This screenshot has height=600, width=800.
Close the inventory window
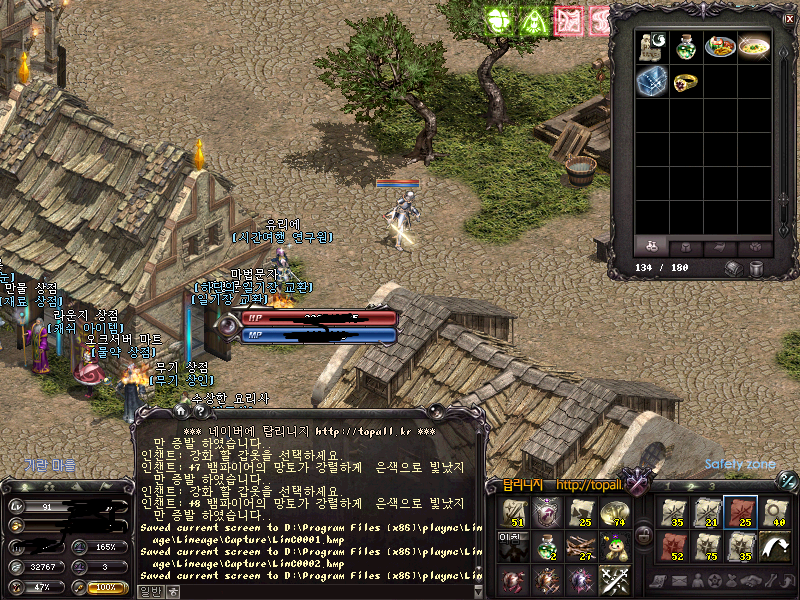787,18
